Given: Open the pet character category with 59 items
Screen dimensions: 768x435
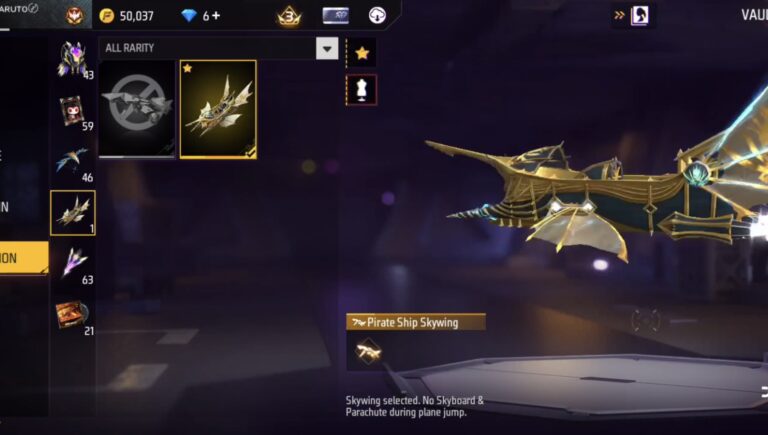Looking at the screenshot, I should pos(72,112).
